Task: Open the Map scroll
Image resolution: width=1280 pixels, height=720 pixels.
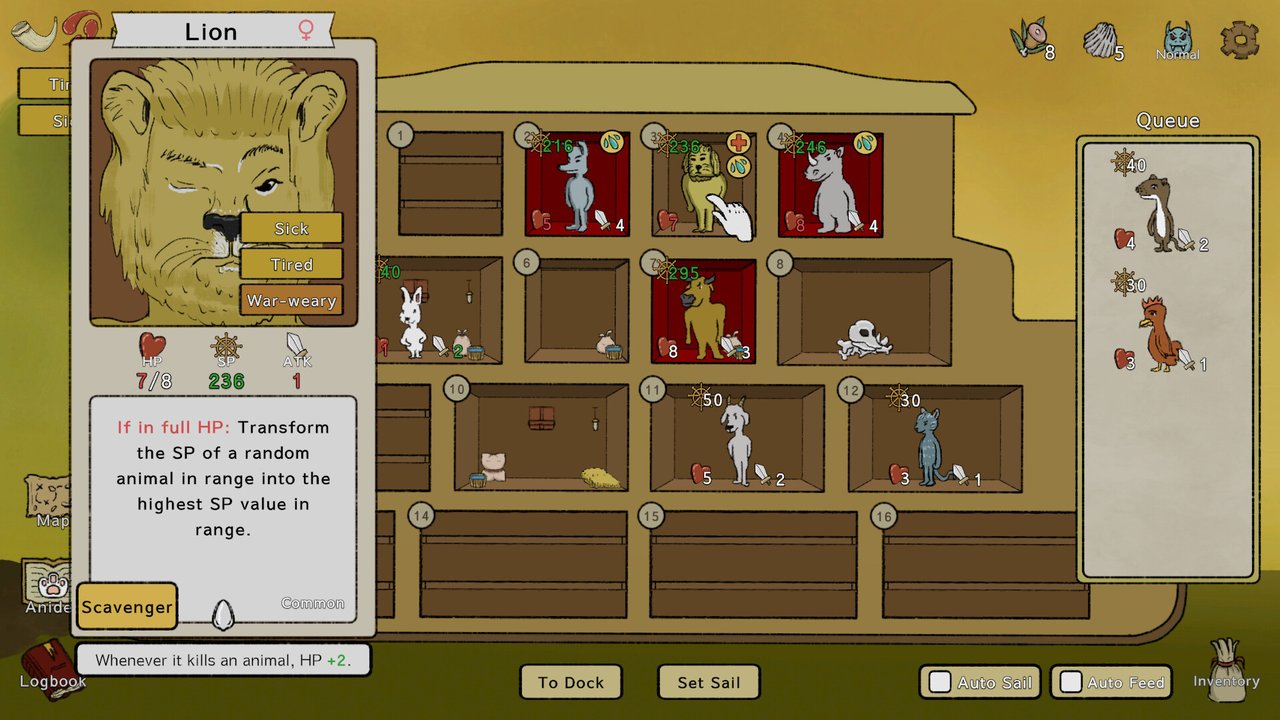Action: 48,498
